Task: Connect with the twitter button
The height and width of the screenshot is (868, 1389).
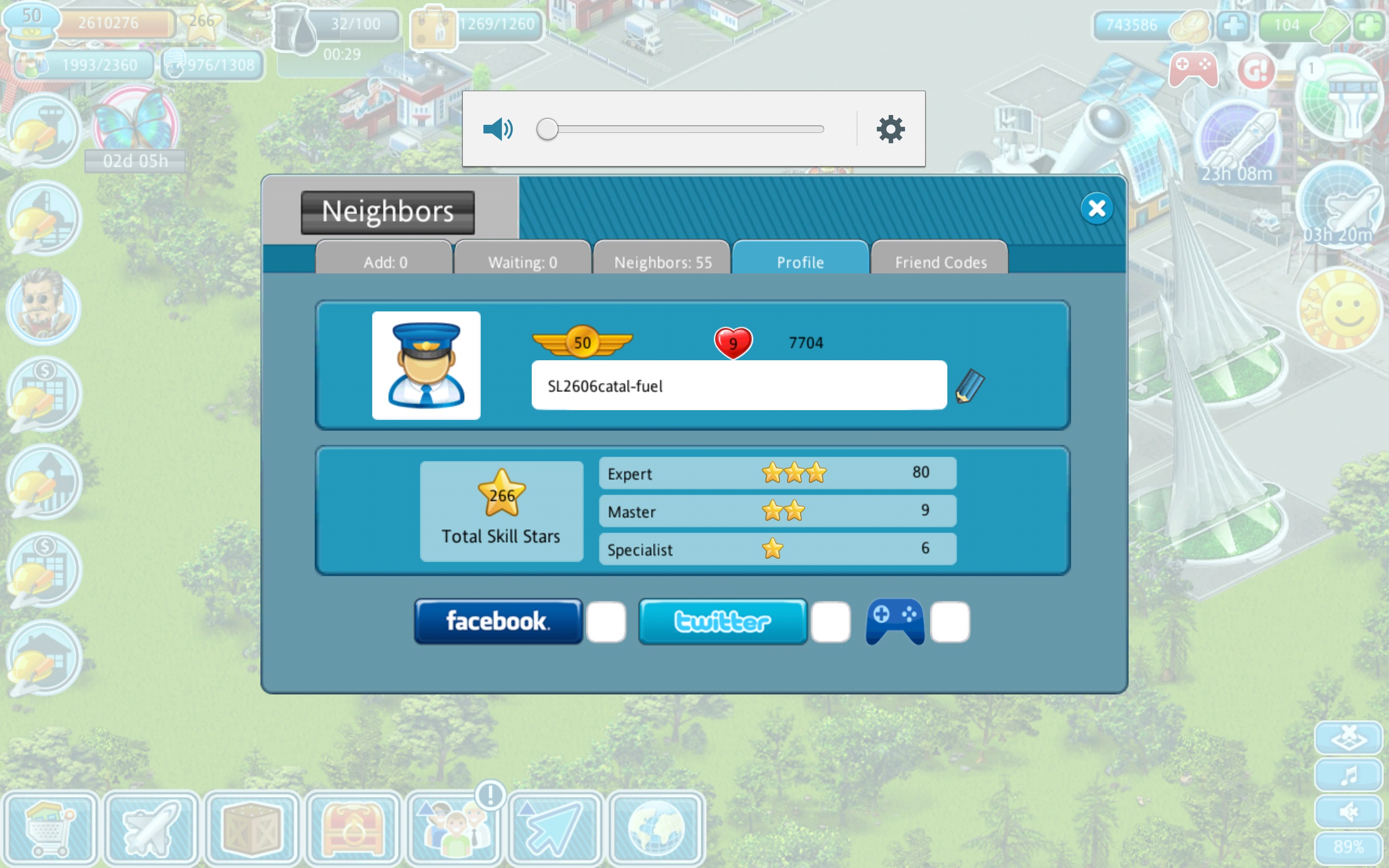Action: point(723,621)
